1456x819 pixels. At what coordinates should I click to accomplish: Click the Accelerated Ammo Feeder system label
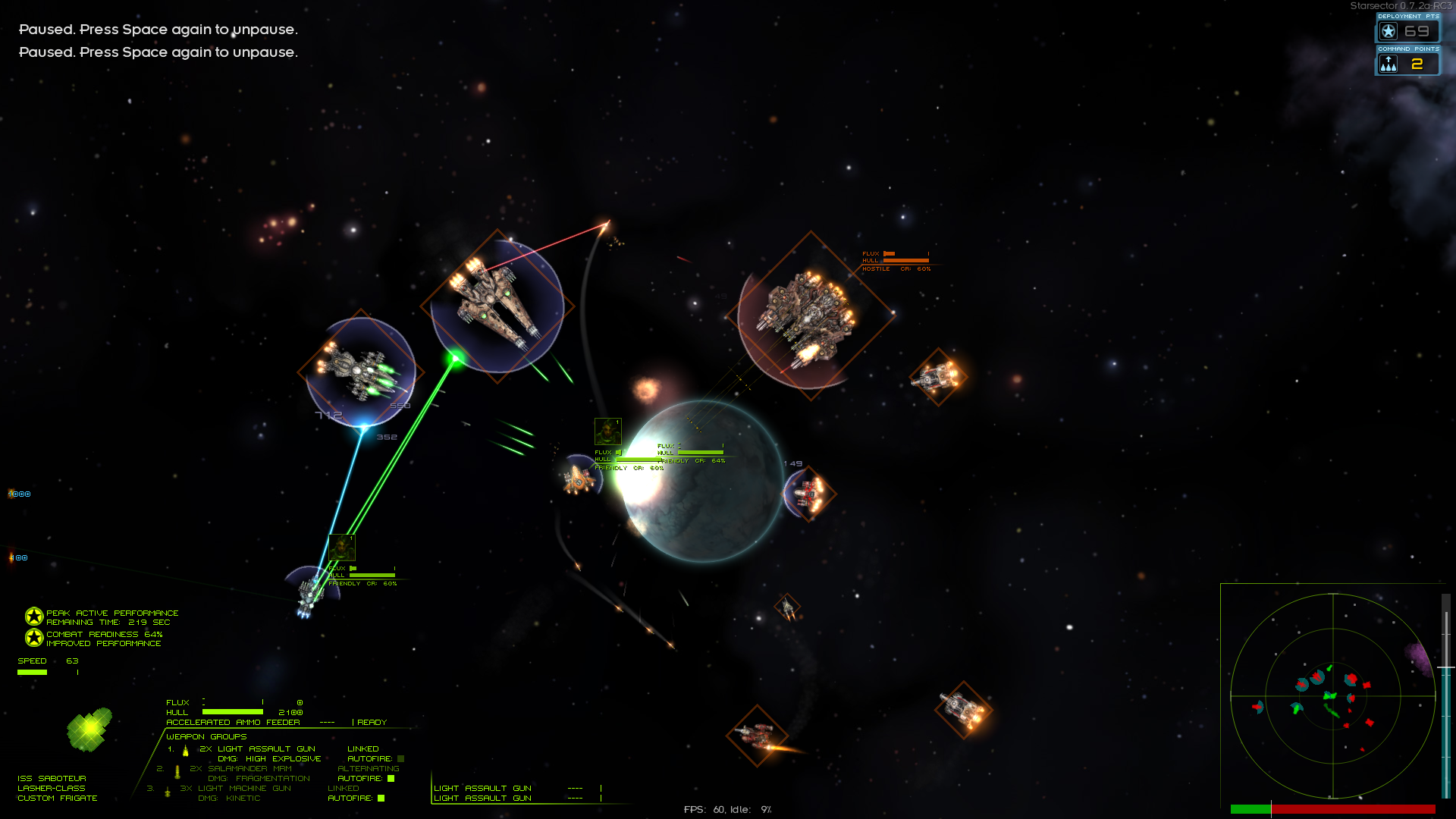tap(233, 722)
